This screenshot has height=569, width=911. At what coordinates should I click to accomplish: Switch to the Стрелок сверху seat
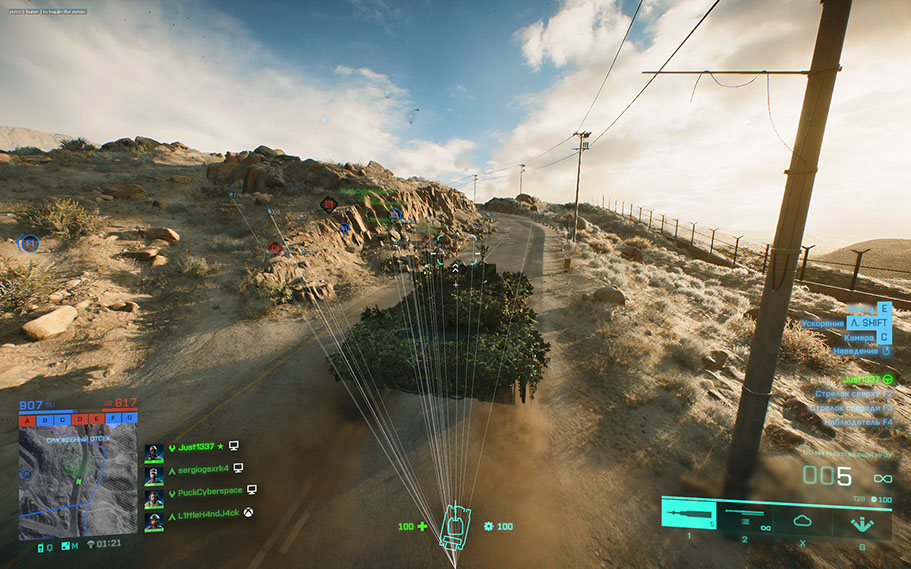point(853,394)
